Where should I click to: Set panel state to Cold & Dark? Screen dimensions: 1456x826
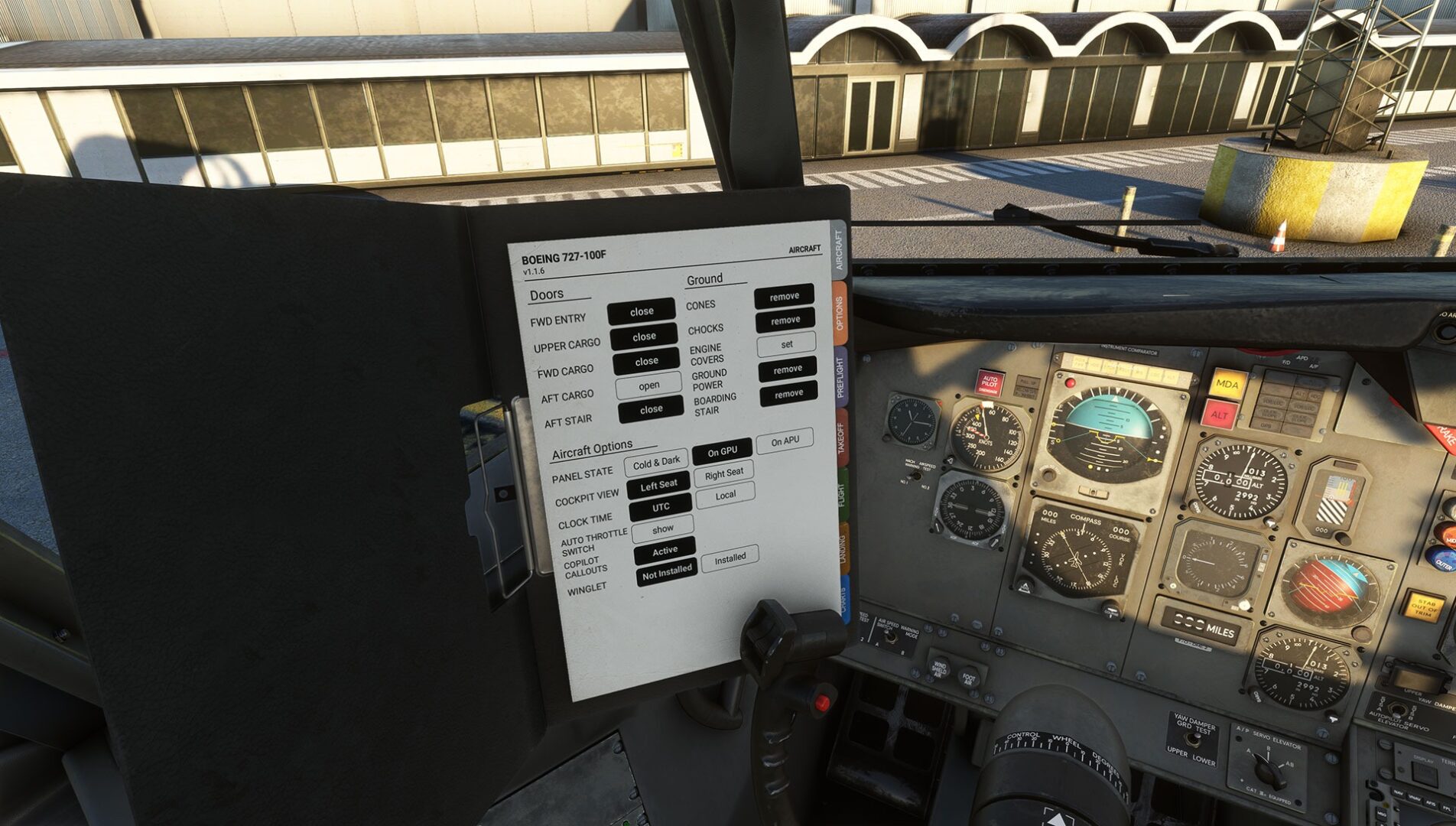[656, 463]
